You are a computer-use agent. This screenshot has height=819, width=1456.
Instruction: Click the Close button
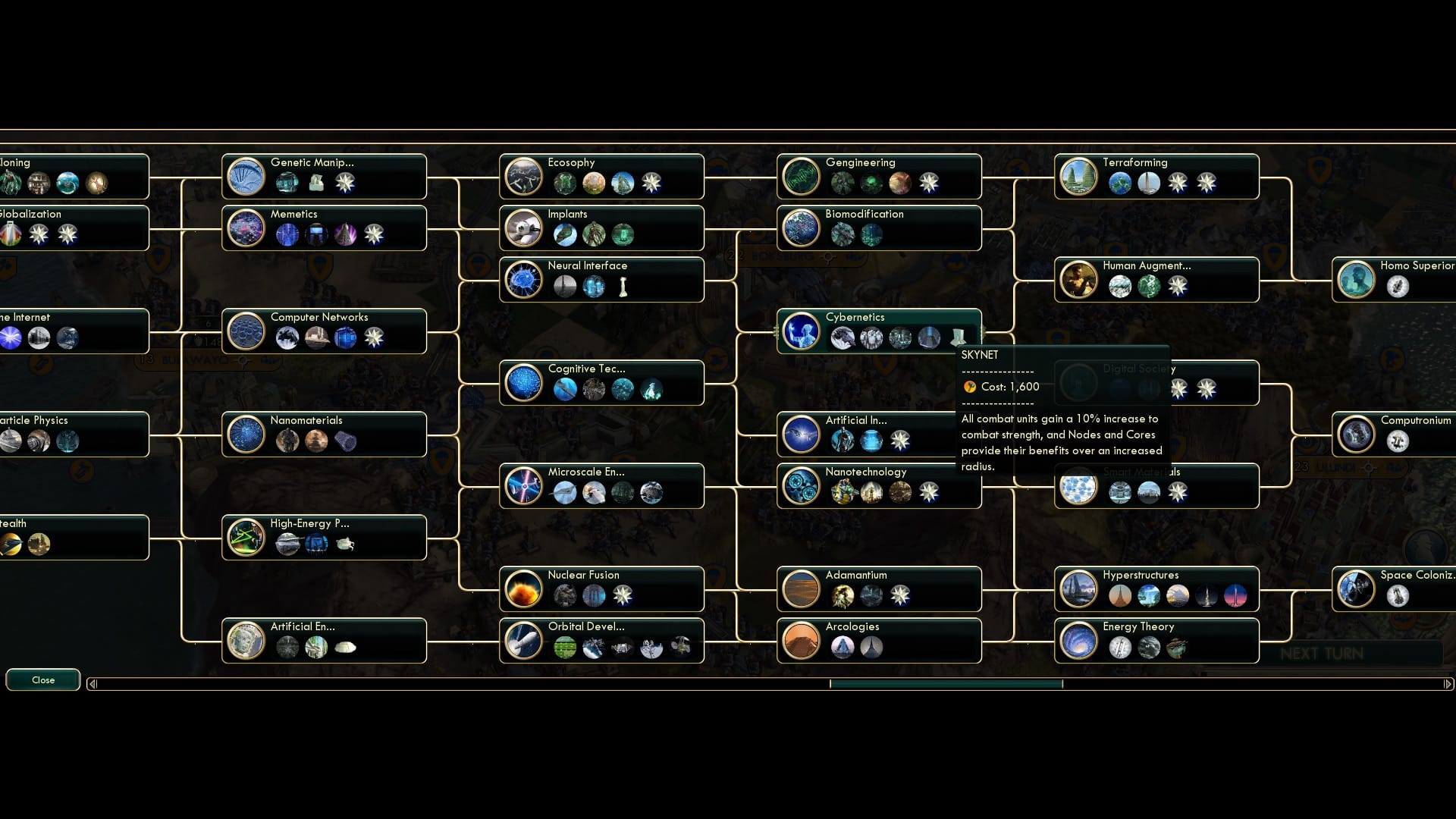[x=42, y=679]
